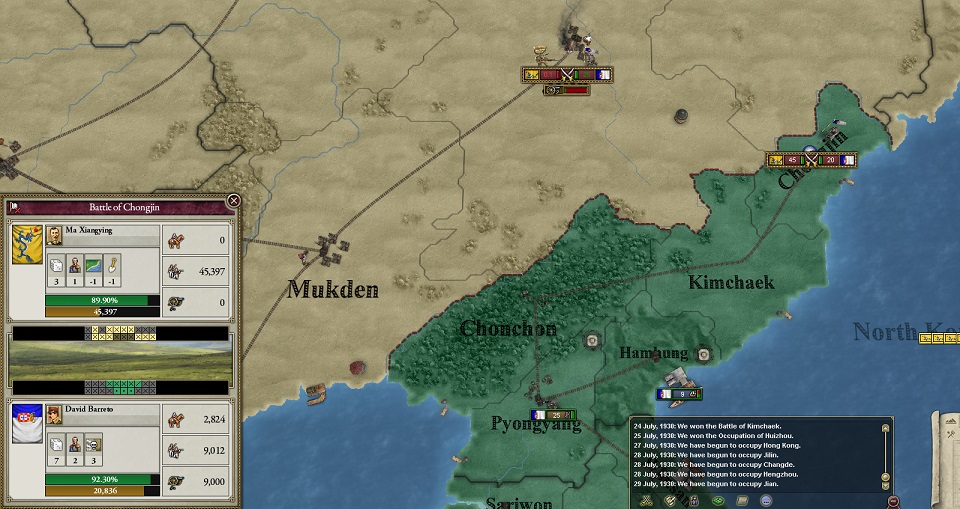Click David Barreto's leader portrait
This screenshot has width=960, height=509.
tap(54, 415)
